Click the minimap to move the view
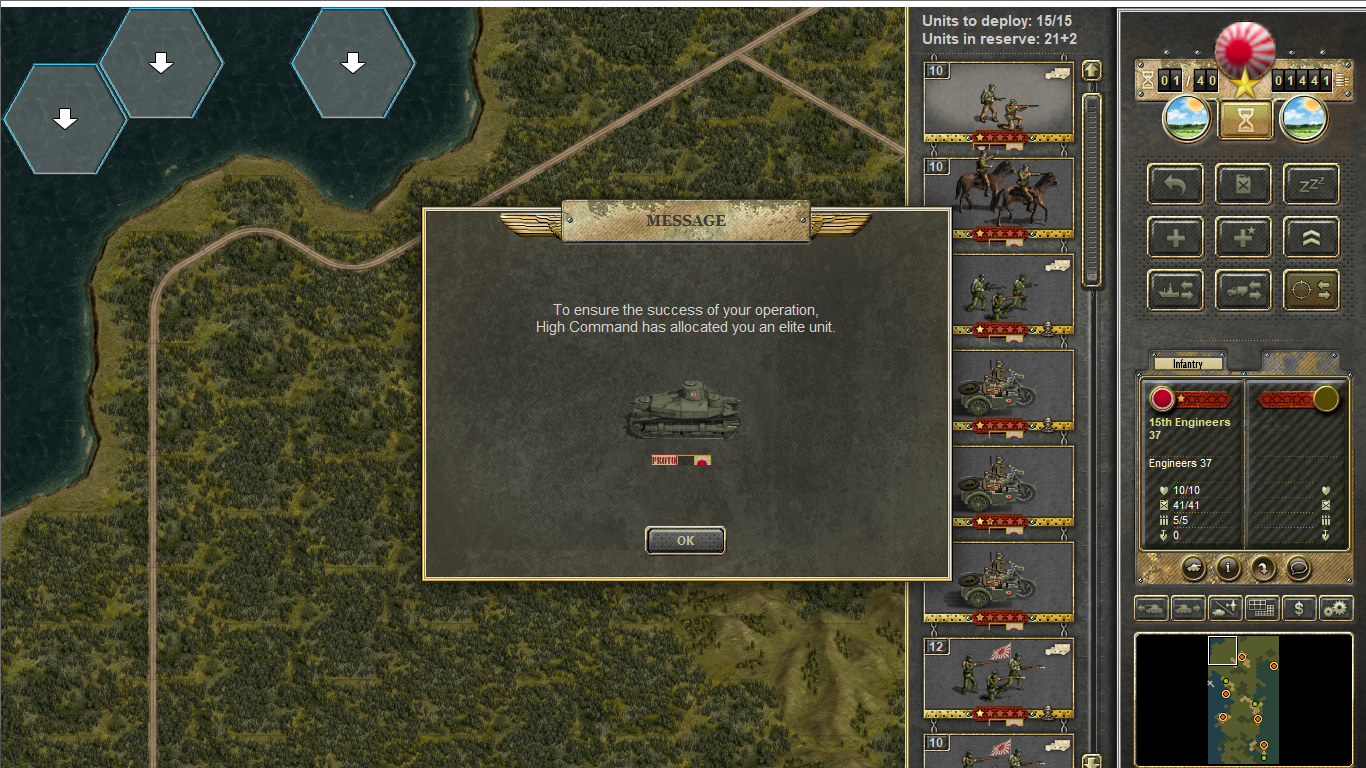Screen dimensions: 1366x768 coord(1243,698)
